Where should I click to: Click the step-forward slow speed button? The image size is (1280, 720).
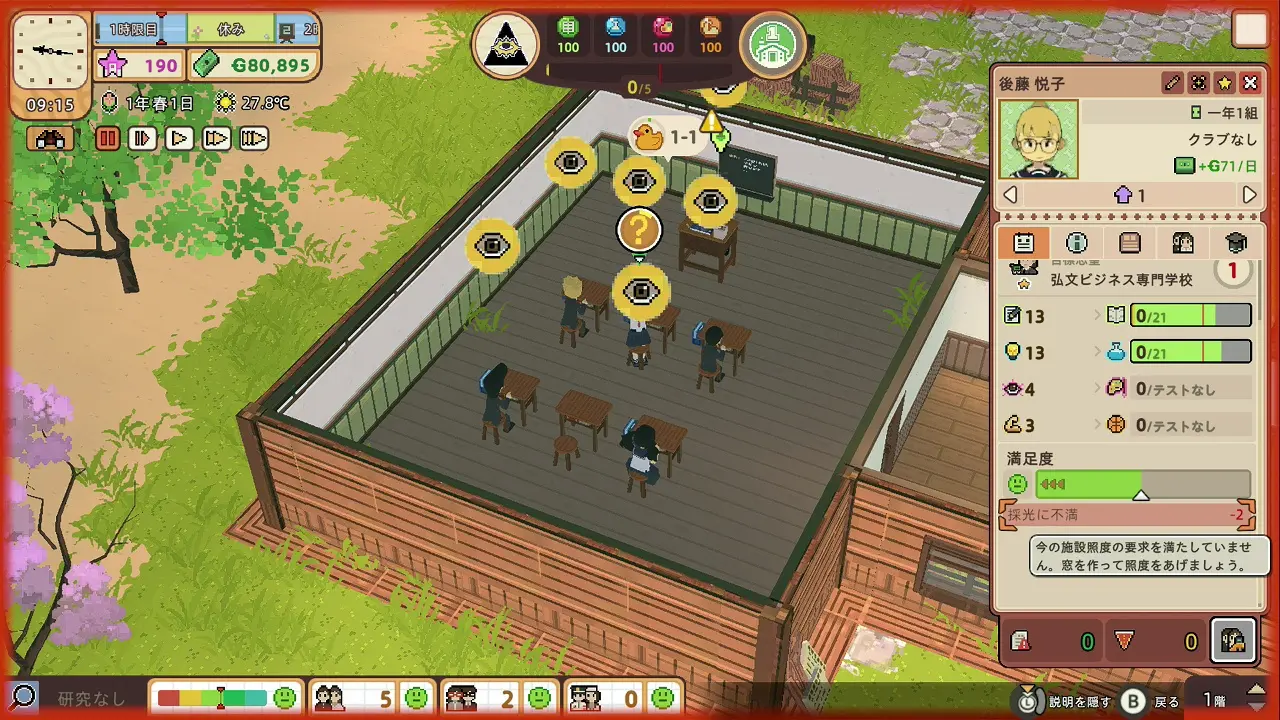[x=143, y=139]
